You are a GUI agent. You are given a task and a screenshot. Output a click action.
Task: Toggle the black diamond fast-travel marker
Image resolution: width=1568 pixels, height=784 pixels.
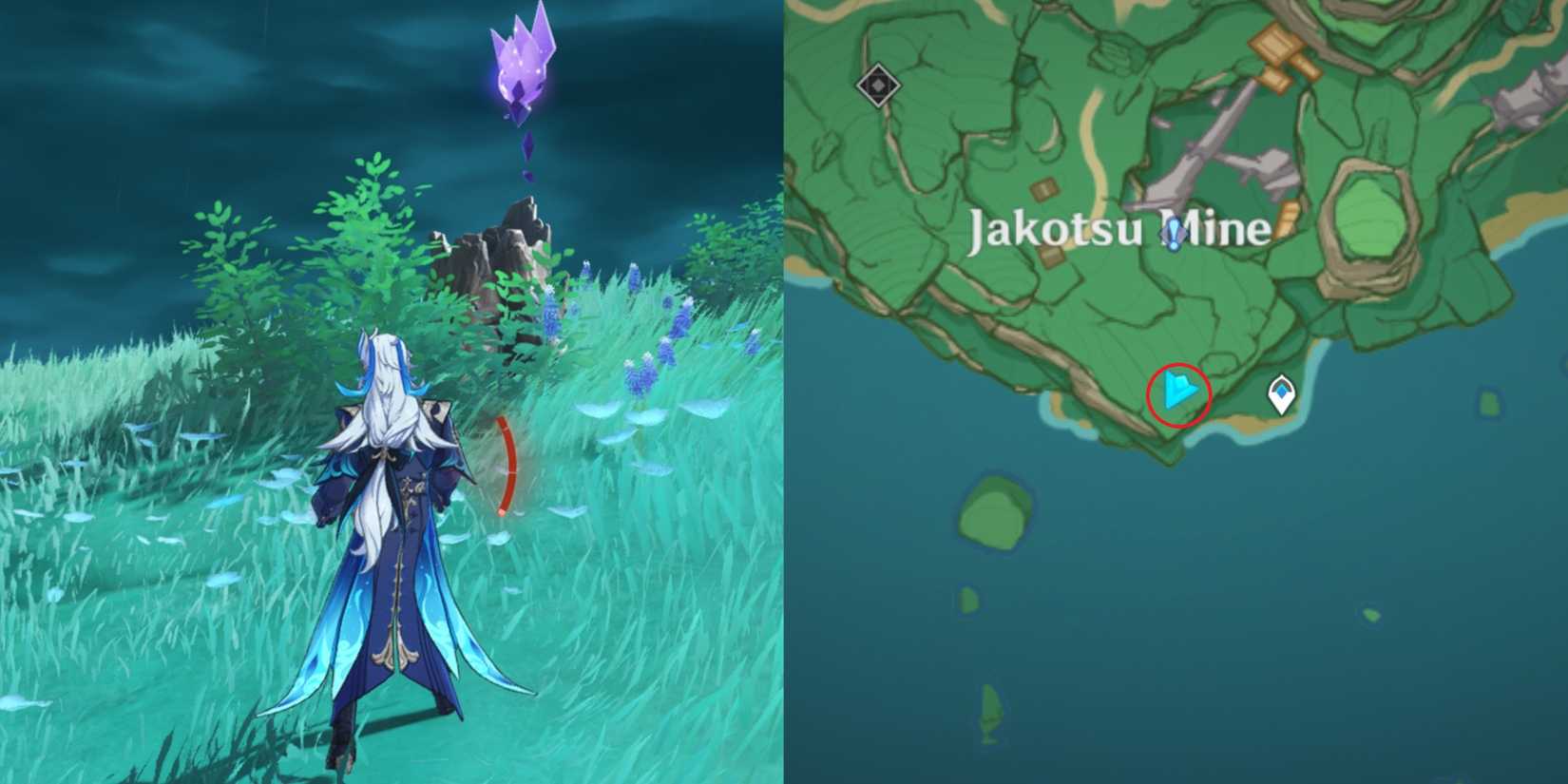(x=879, y=86)
